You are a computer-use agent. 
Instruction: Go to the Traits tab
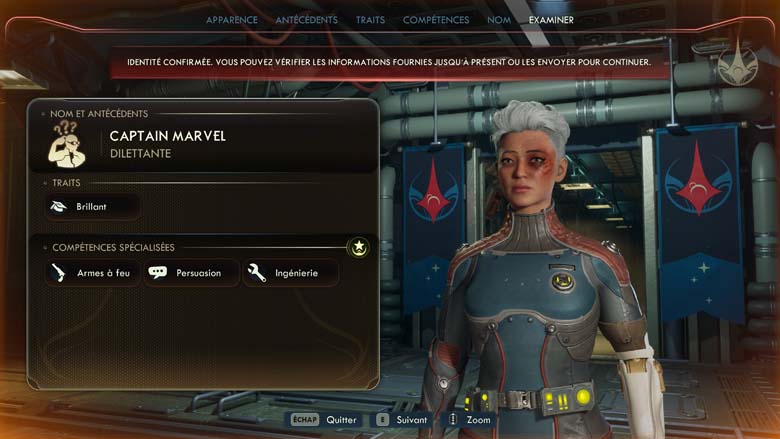(x=370, y=20)
